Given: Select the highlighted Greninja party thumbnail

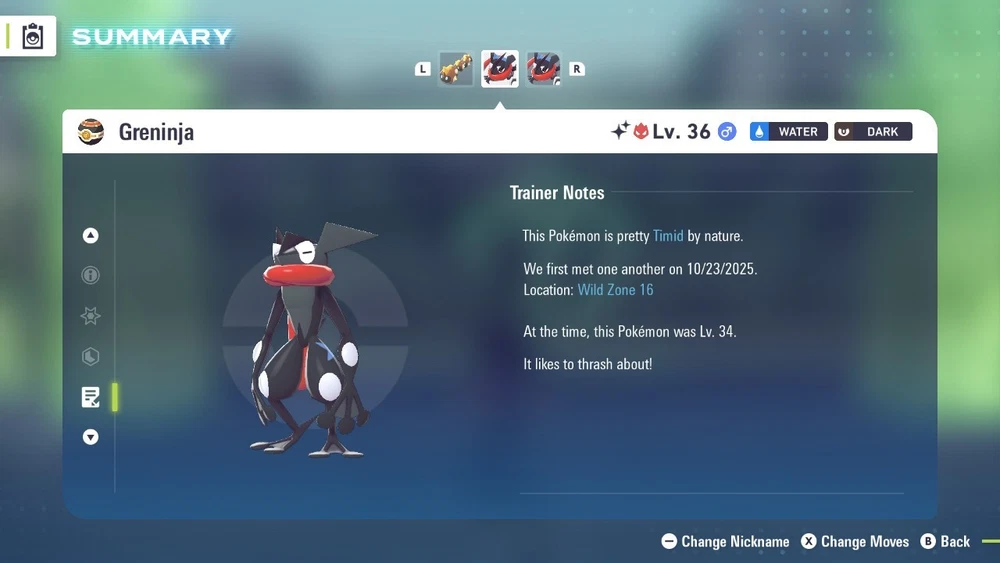Looking at the screenshot, I should (x=499, y=69).
